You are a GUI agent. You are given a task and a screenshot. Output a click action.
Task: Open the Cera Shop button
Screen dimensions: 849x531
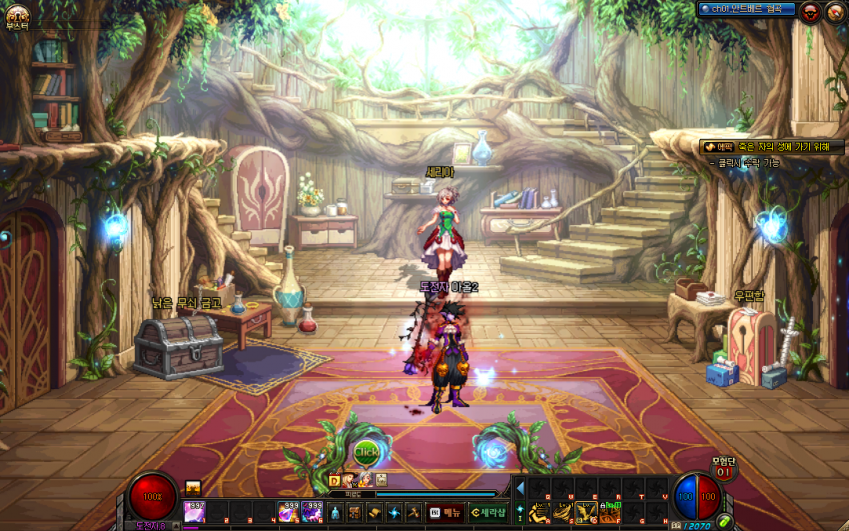pos(489,512)
